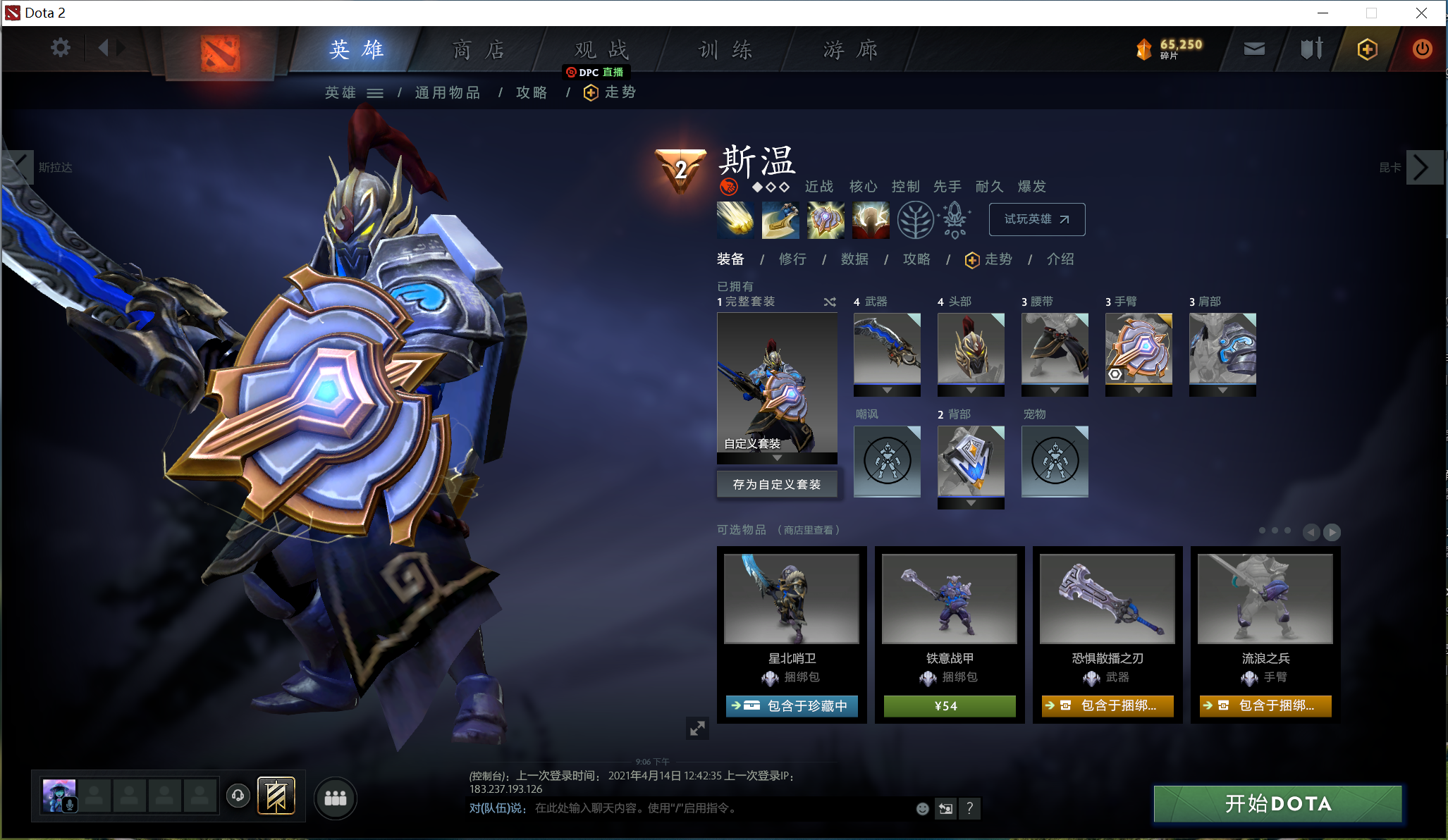Screen dimensions: 1448x840
Task: Switch to the 数据 stats sub-tab
Action: (854, 259)
